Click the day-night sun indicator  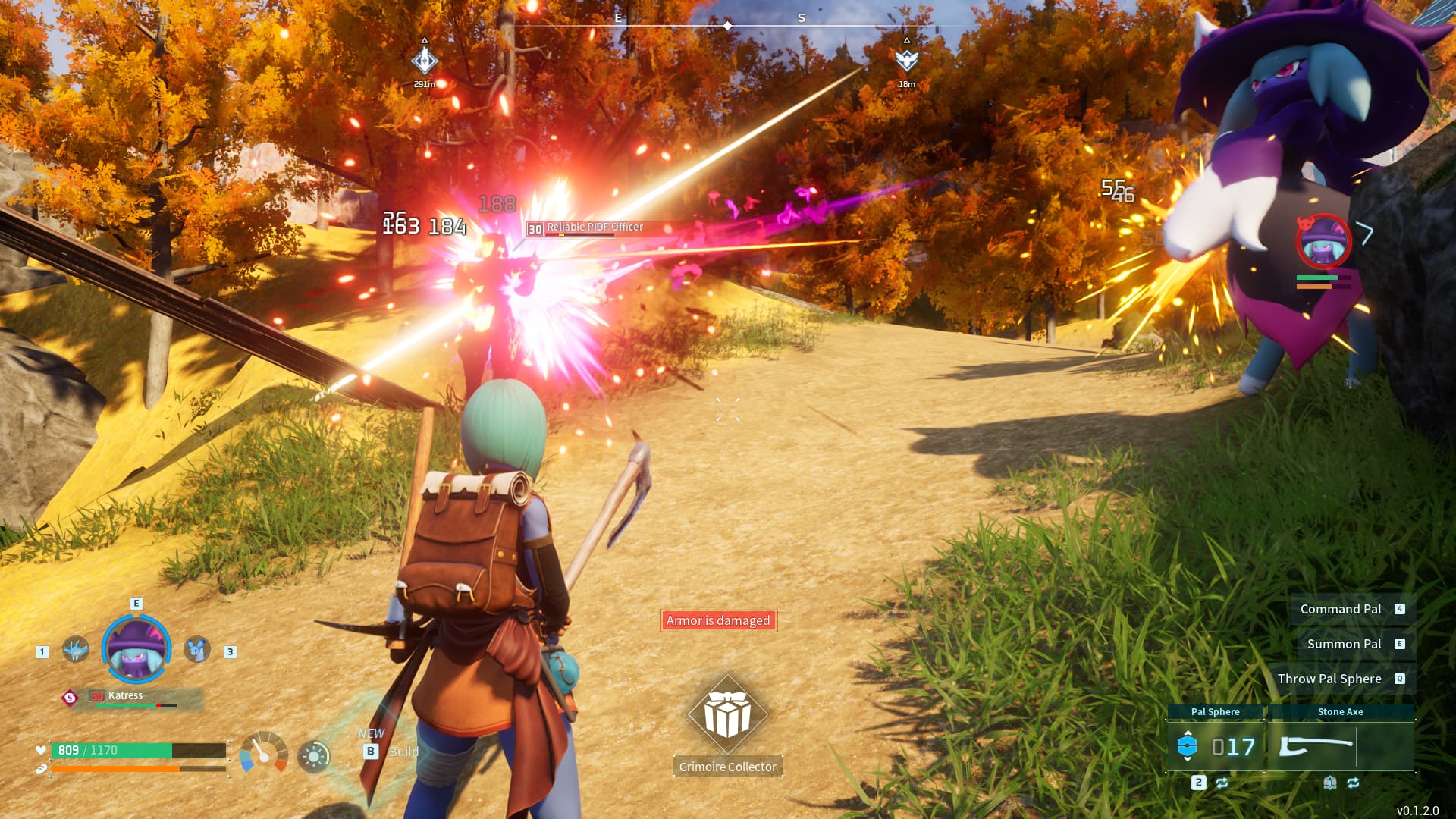(x=314, y=756)
